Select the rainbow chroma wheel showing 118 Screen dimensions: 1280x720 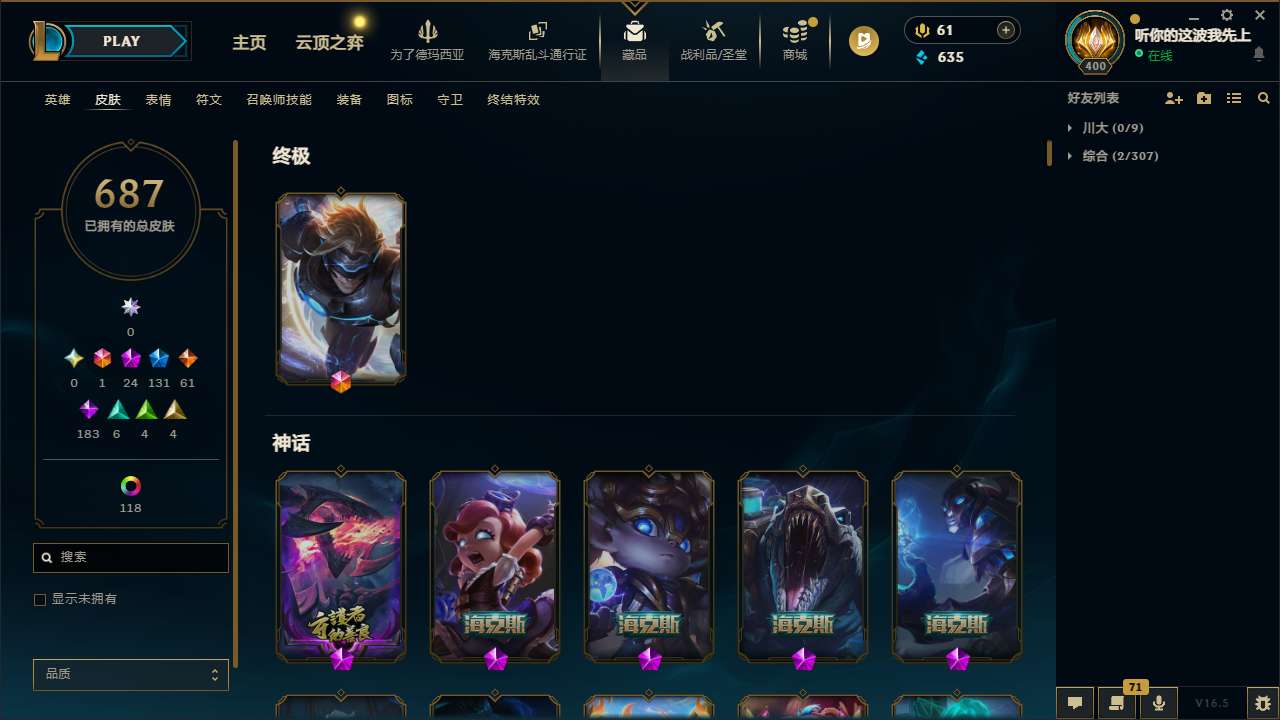(130, 483)
